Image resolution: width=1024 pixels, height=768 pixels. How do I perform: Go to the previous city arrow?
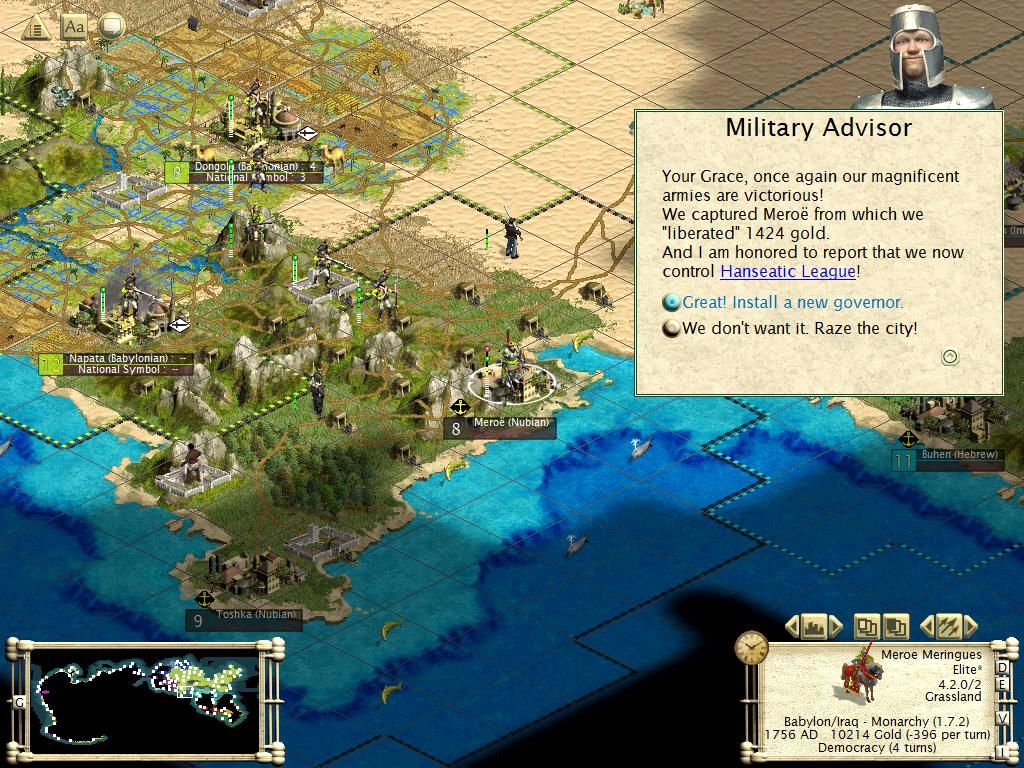(792, 627)
